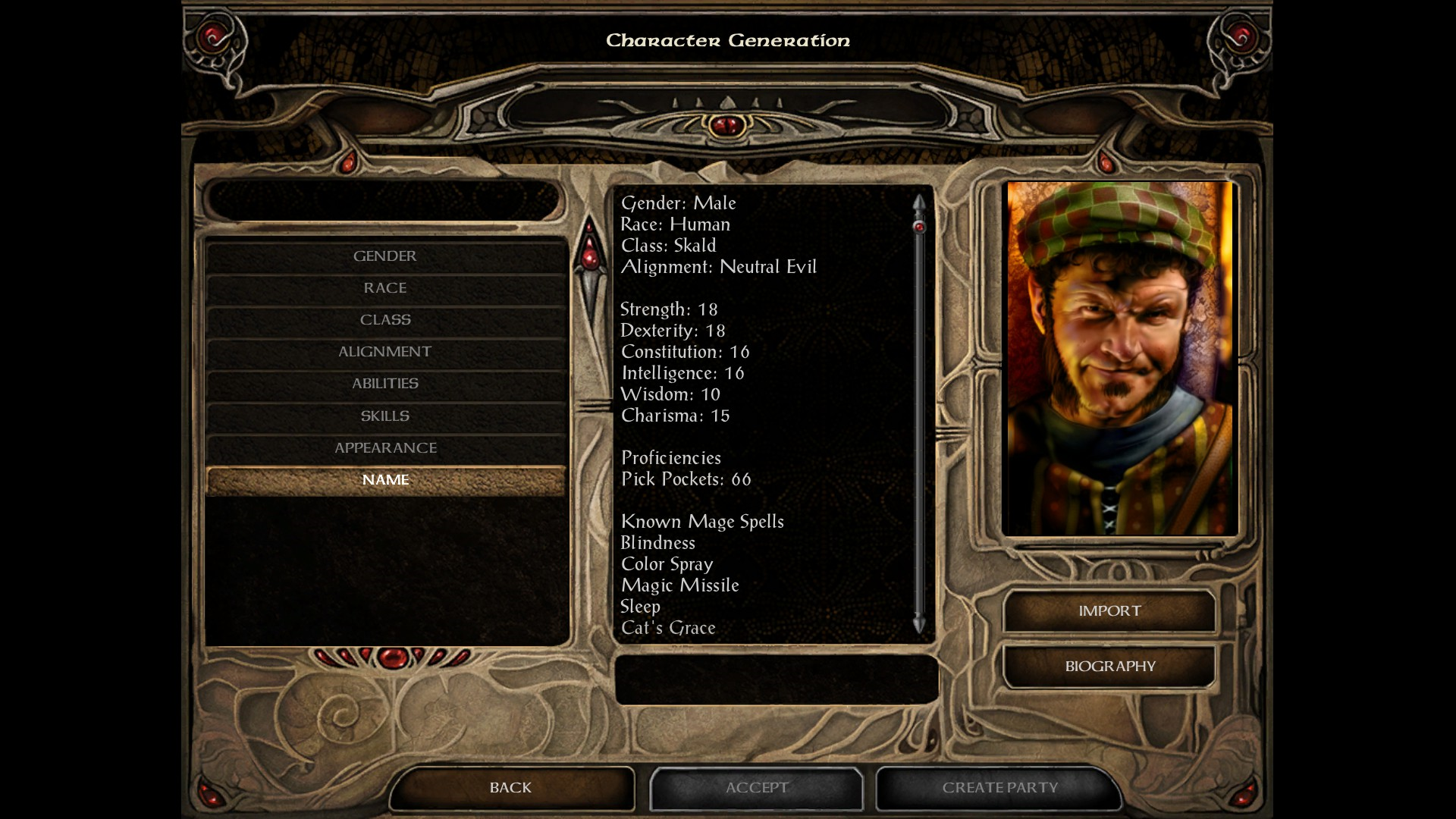Click the Create Party button
Image resolution: width=1456 pixels, height=819 pixels.
click(x=999, y=788)
